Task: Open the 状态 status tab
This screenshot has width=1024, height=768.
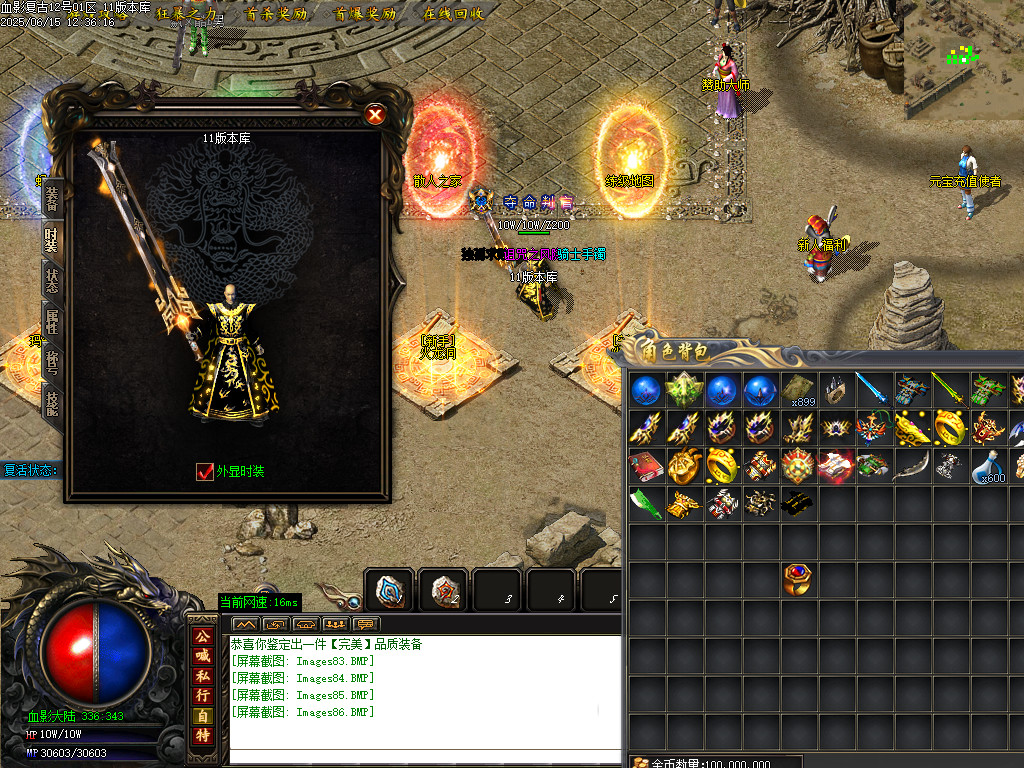Action: point(51,280)
